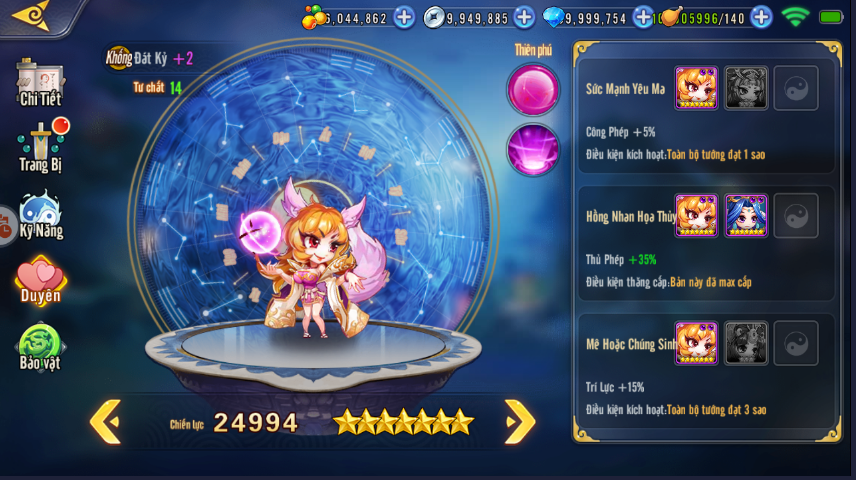Open the Chi Tiết details tab
The width and height of the screenshot is (856, 480).
pos(40,82)
